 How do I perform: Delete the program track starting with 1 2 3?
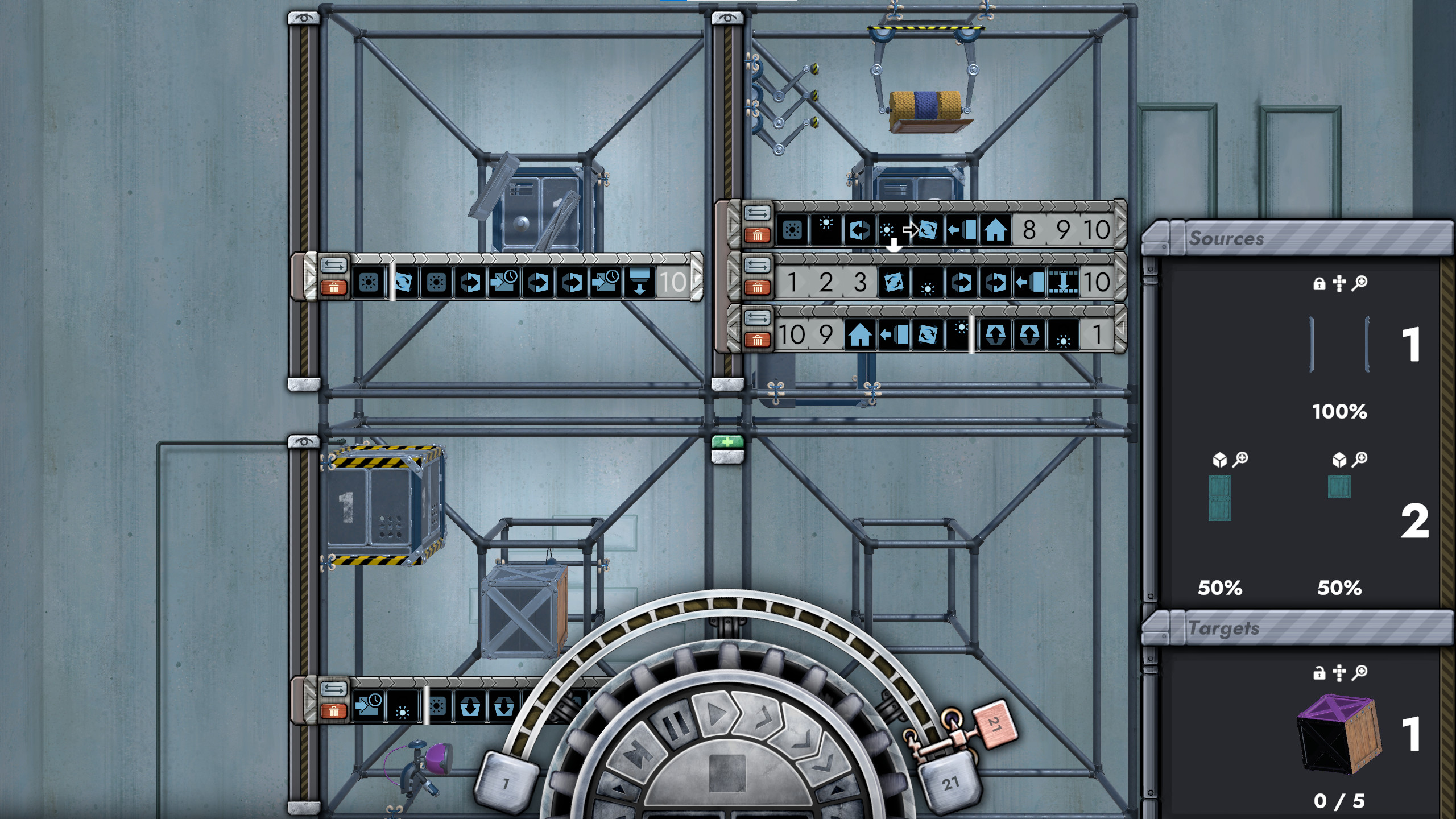click(x=757, y=288)
